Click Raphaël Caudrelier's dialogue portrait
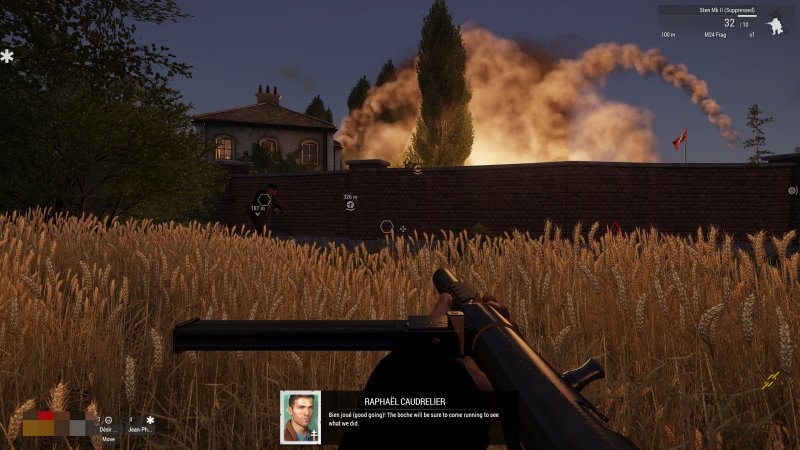 [x=300, y=416]
